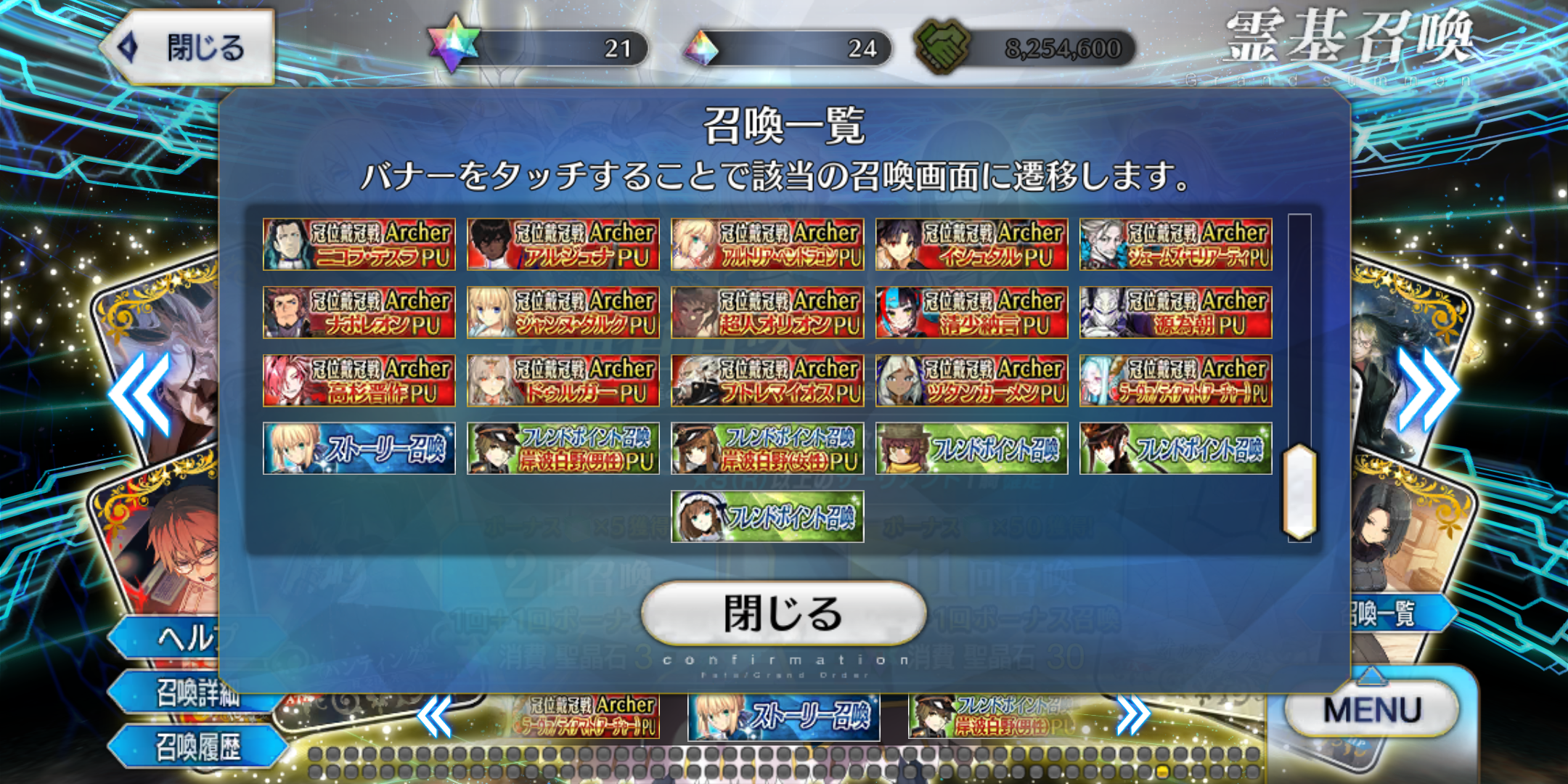This screenshot has height=784, width=1568.
Task: Select the 源為朝 PU banner
Action: (1175, 313)
